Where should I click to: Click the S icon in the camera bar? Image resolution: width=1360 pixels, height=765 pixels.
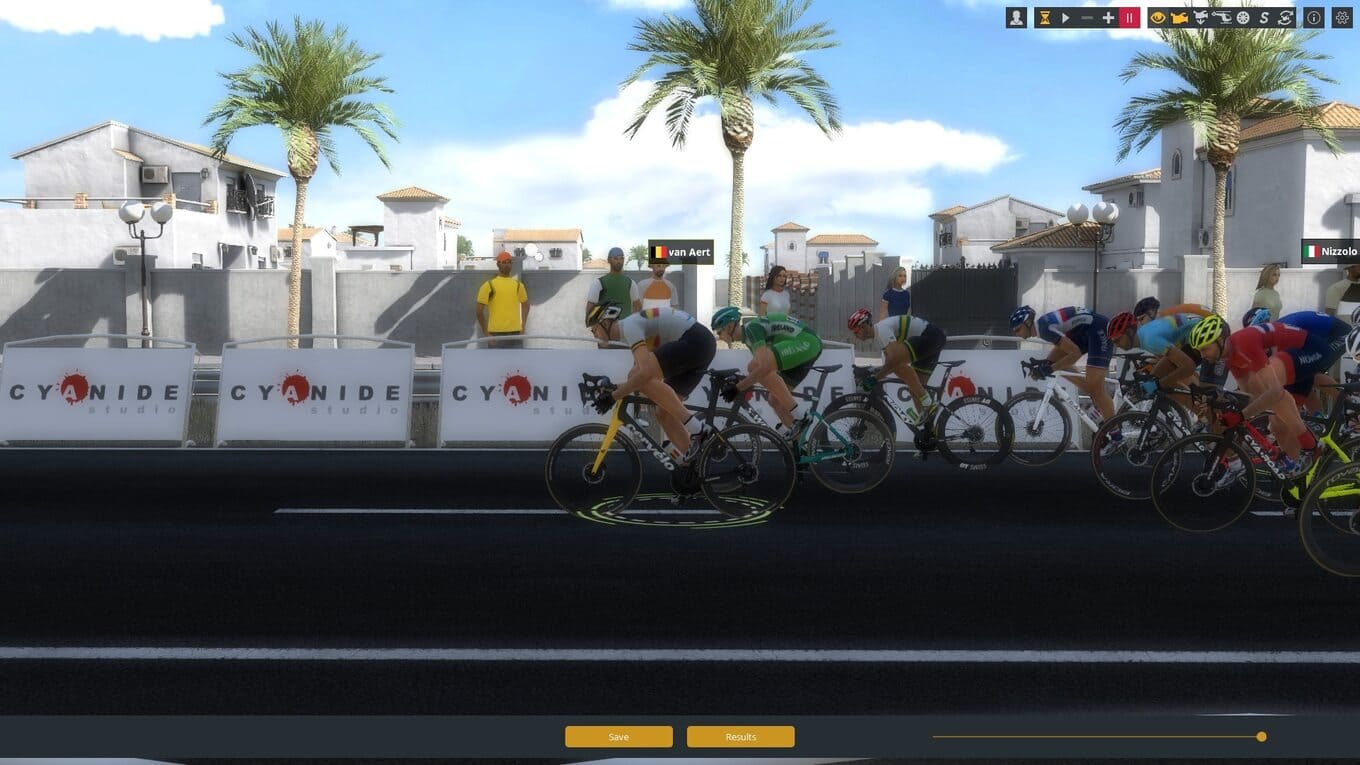pyautogui.click(x=1264, y=17)
